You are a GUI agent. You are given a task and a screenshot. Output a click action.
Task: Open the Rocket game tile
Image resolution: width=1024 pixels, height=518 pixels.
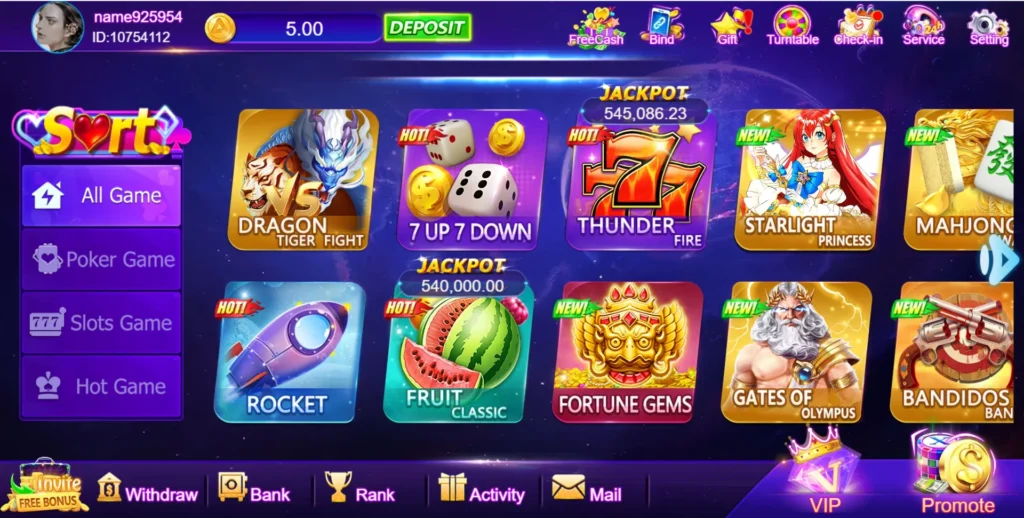point(289,351)
